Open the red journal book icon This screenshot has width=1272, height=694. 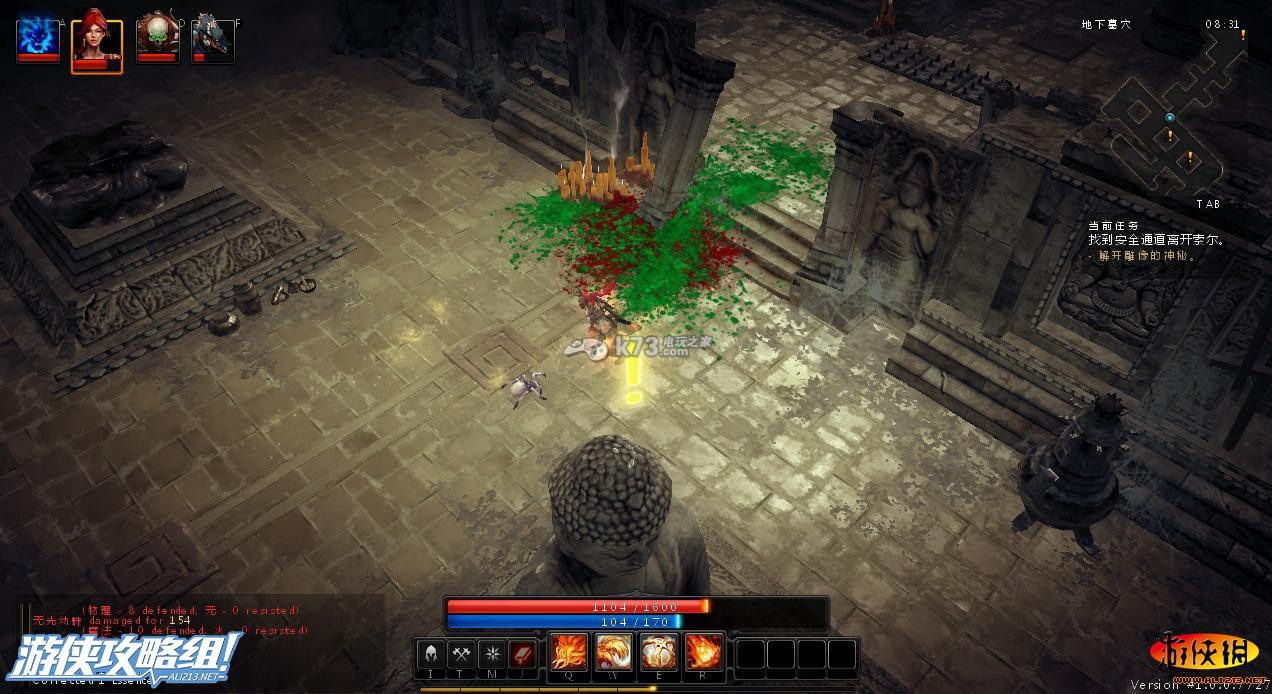tap(523, 655)
